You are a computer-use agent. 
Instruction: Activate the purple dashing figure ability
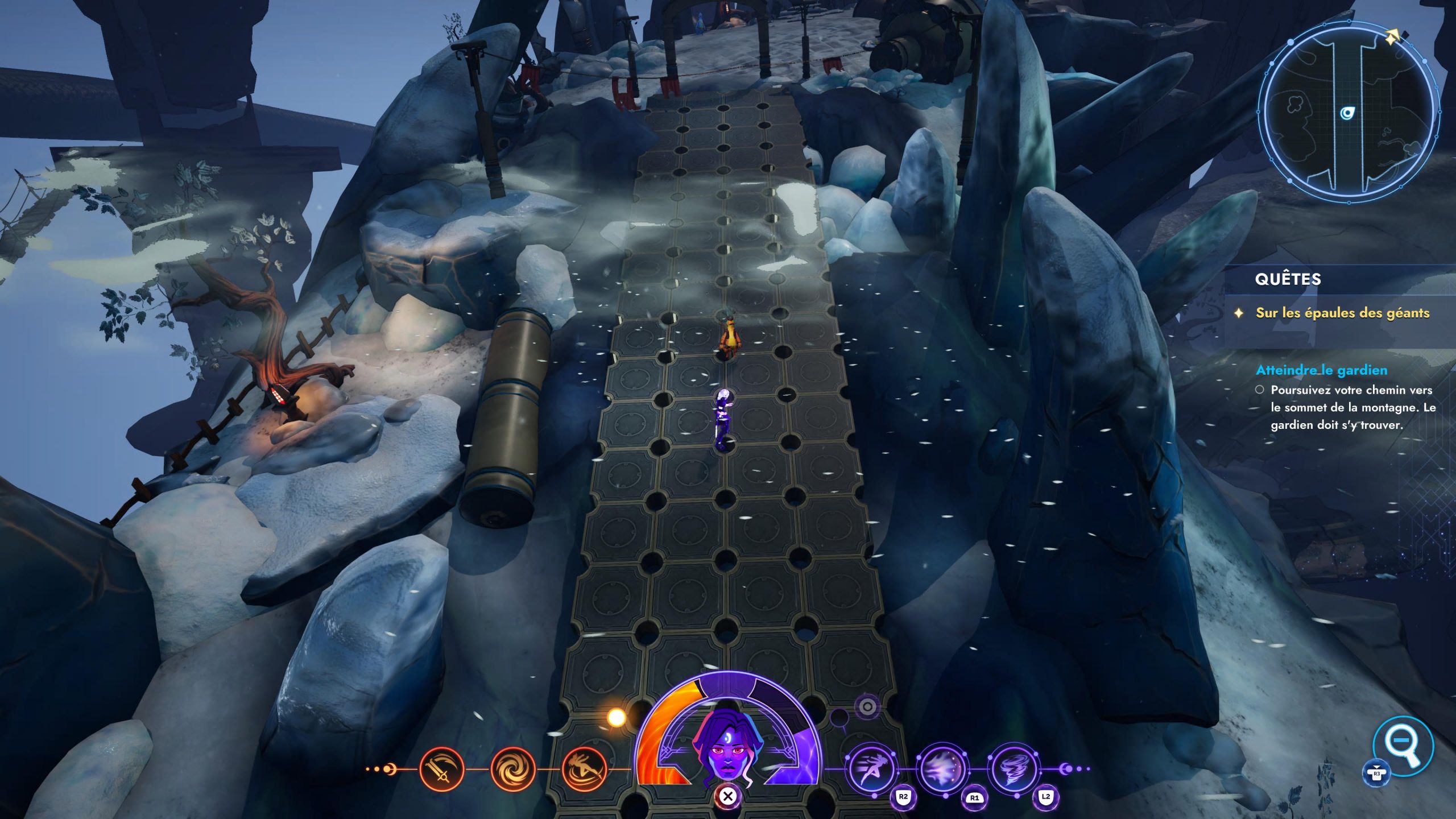[870, 770]
